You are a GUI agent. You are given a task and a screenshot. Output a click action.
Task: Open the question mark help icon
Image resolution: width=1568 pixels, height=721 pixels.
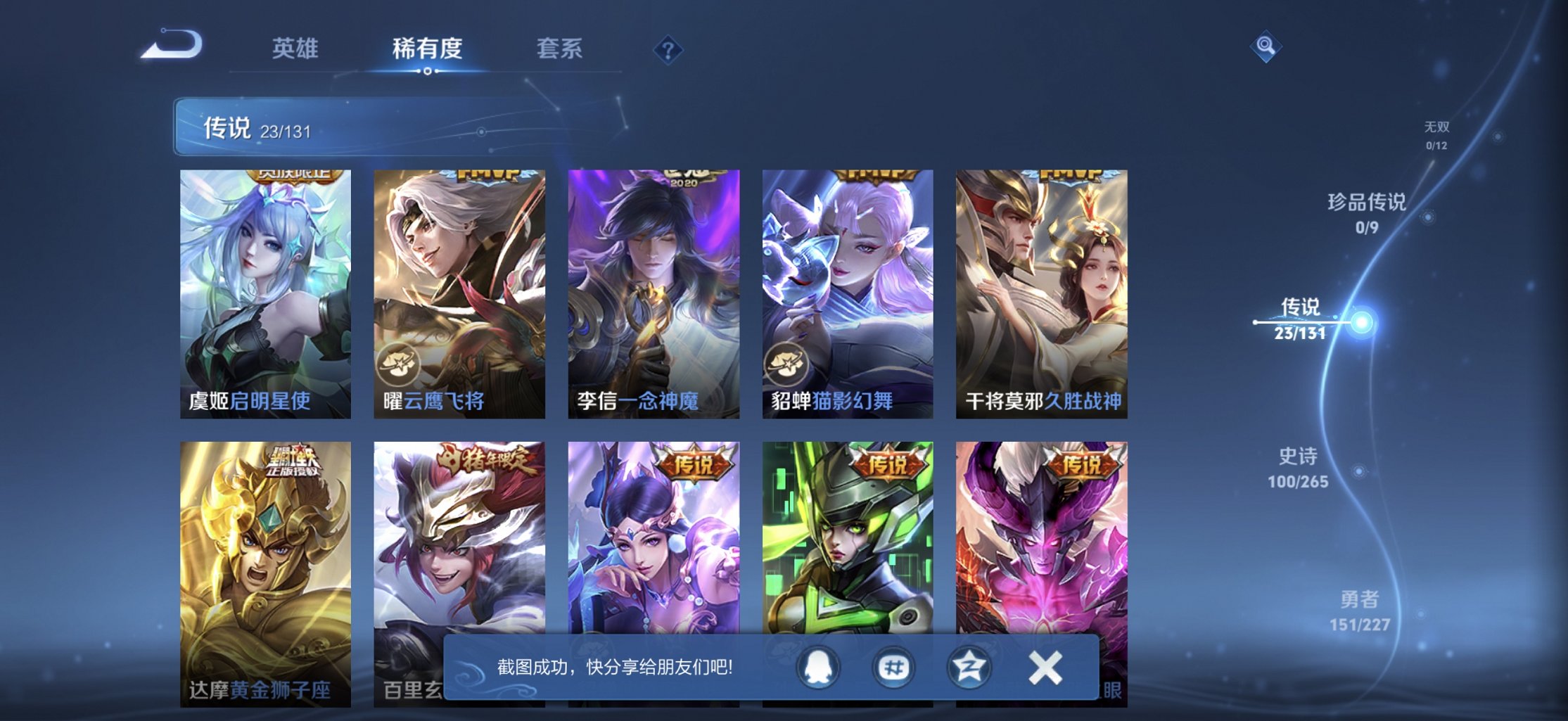[x=668, y=49]
